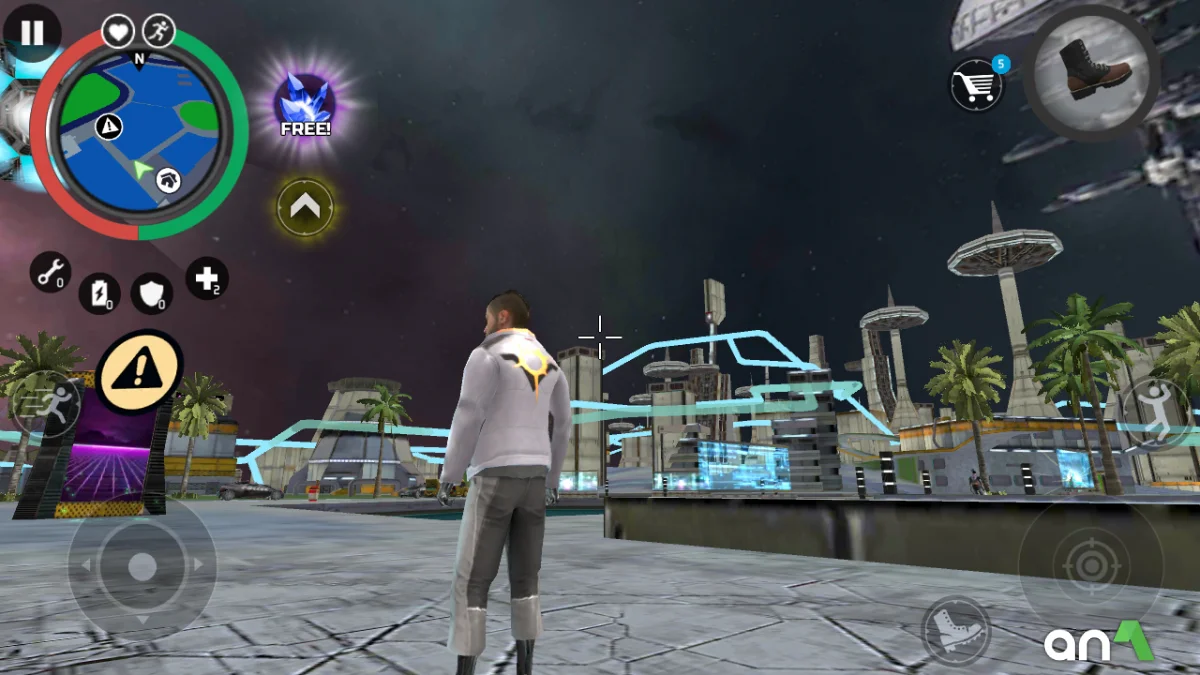Image resolution: width=1200 pixels, height=675 pixels.
Task: Open the yellow warning alert
Action: pos(139,372)
